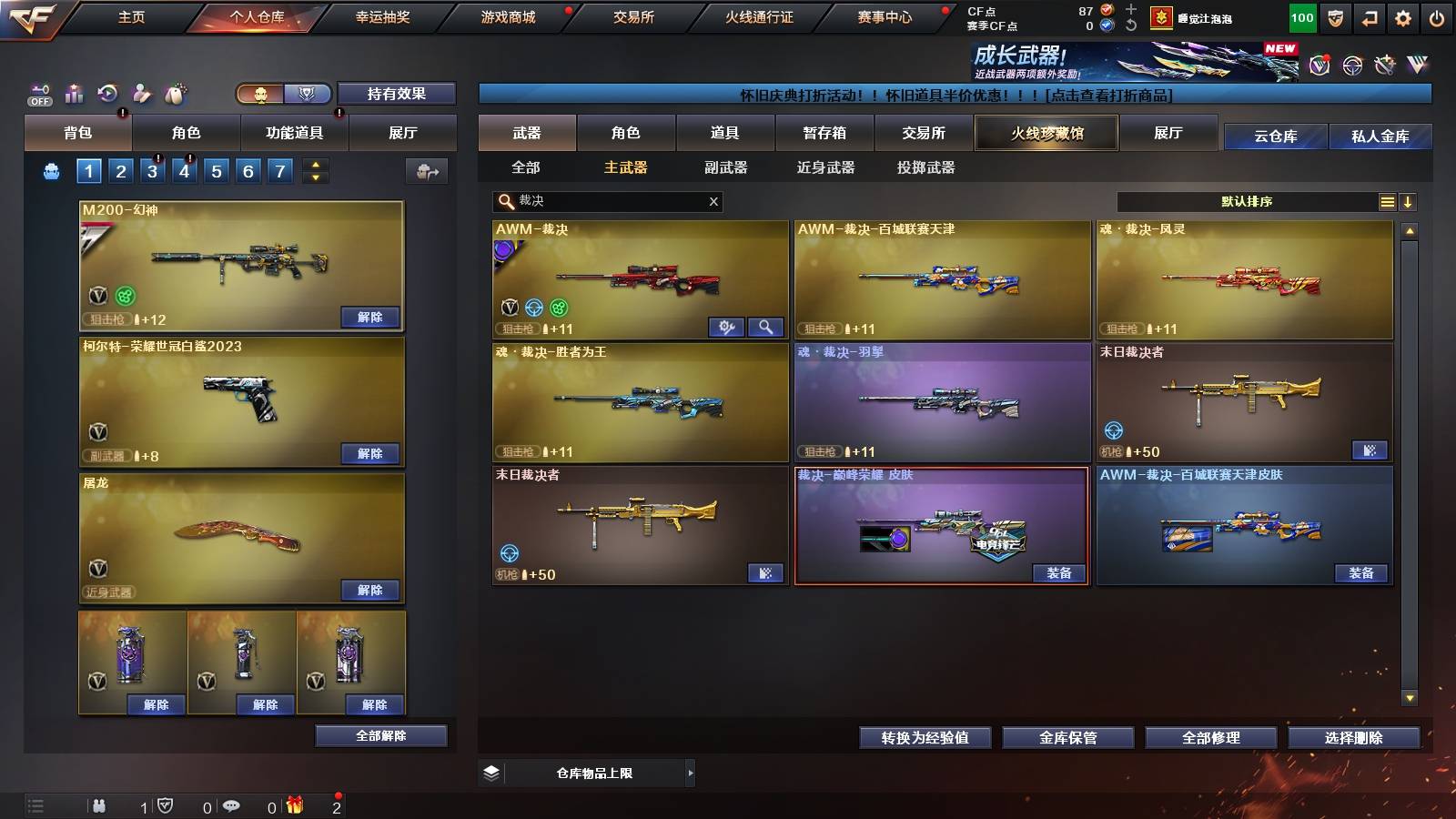Click 装备 on the 裁决-巅峰荣耀 skin
The width and height of the screenshot is (1456, 819).
click(1059, 574)
